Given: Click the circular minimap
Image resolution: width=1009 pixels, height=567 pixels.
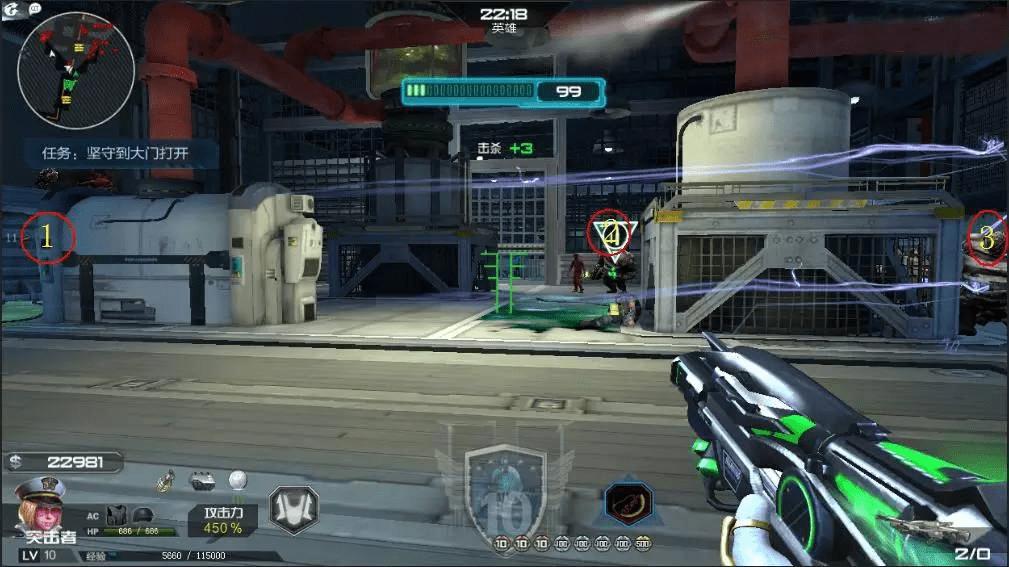Looking at the screenshot, I should tap(76, 71).
